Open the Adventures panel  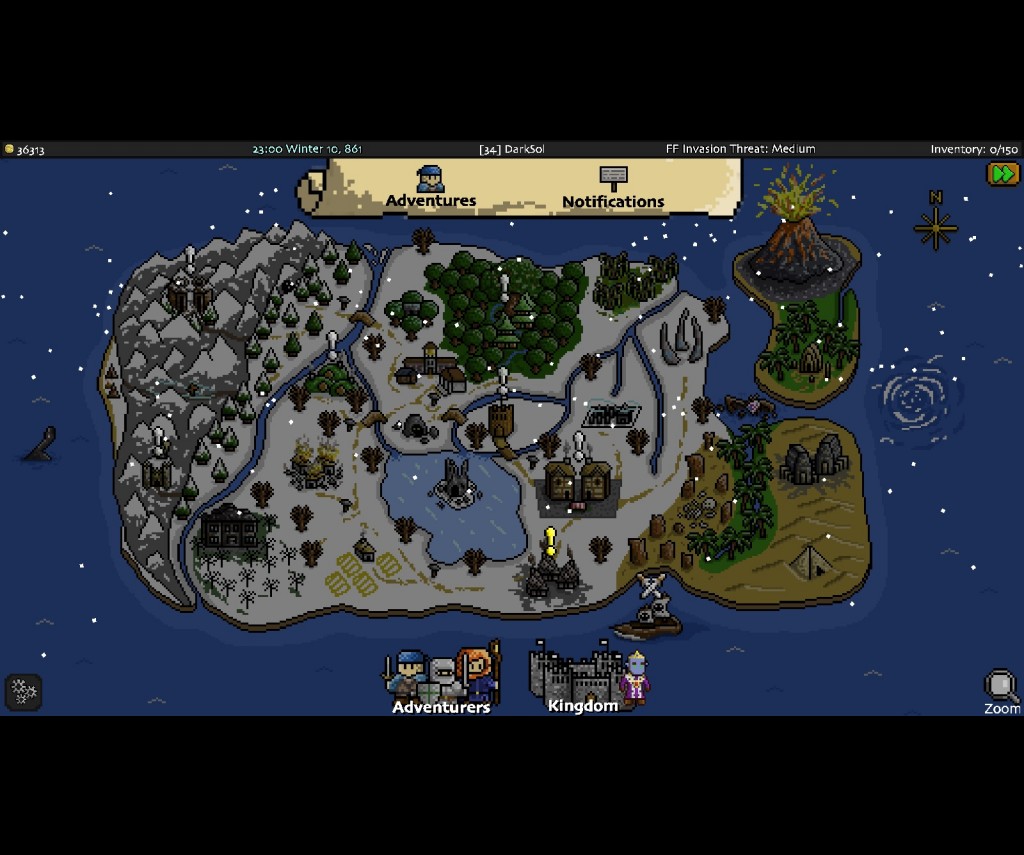[431, 188]
